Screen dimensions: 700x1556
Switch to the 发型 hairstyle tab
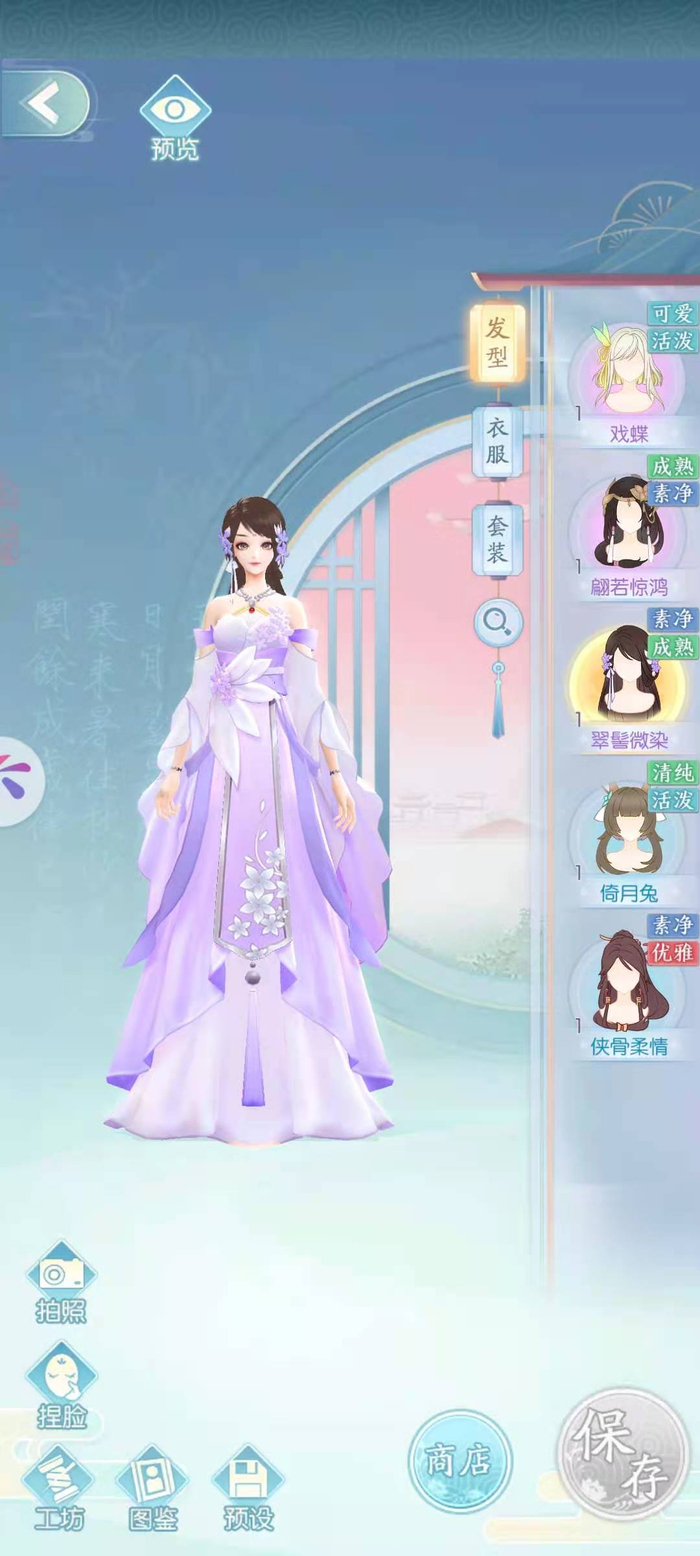coord(497,342)
